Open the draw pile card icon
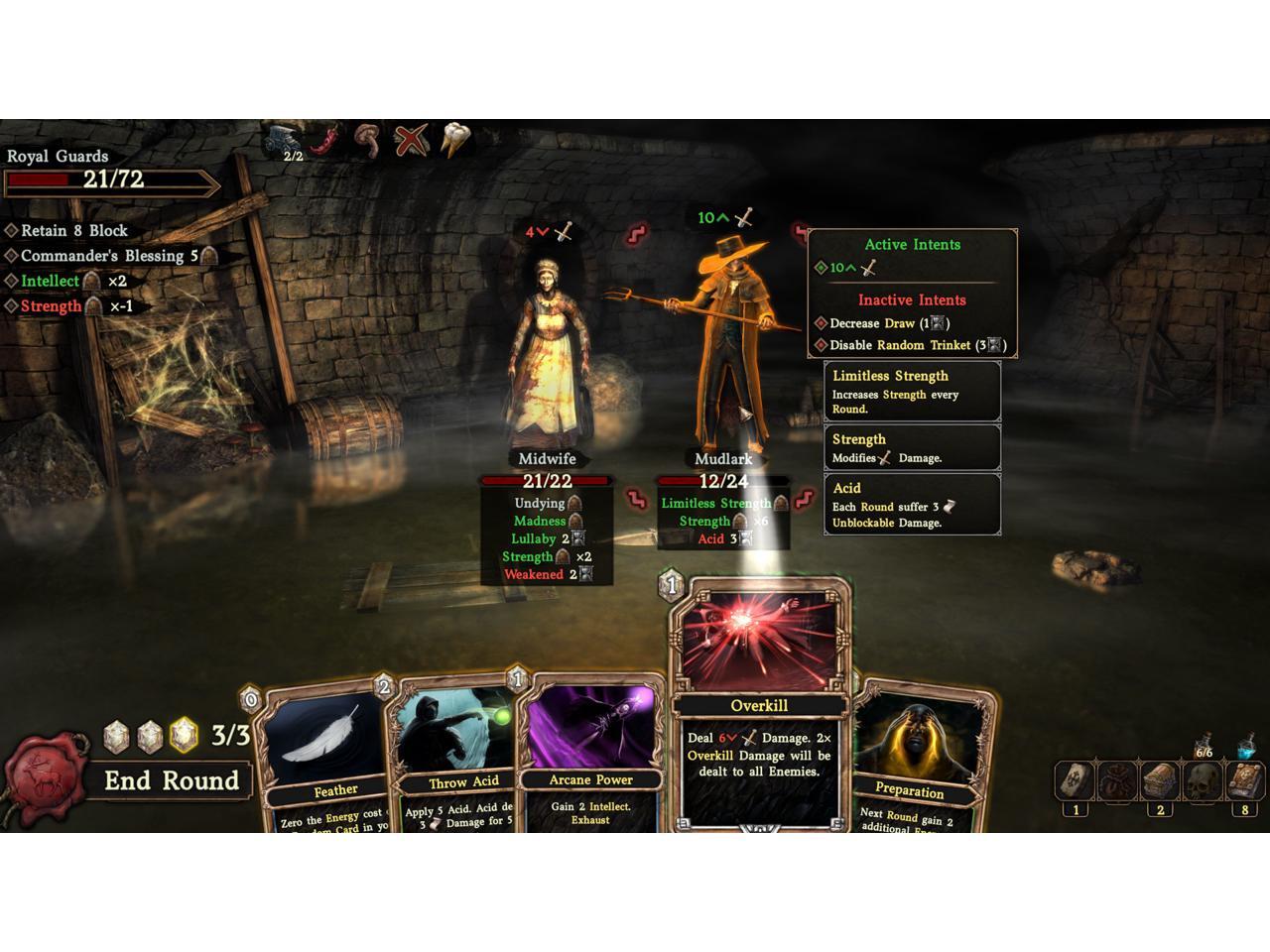 pyautogui.click(x=1075, y=781)
